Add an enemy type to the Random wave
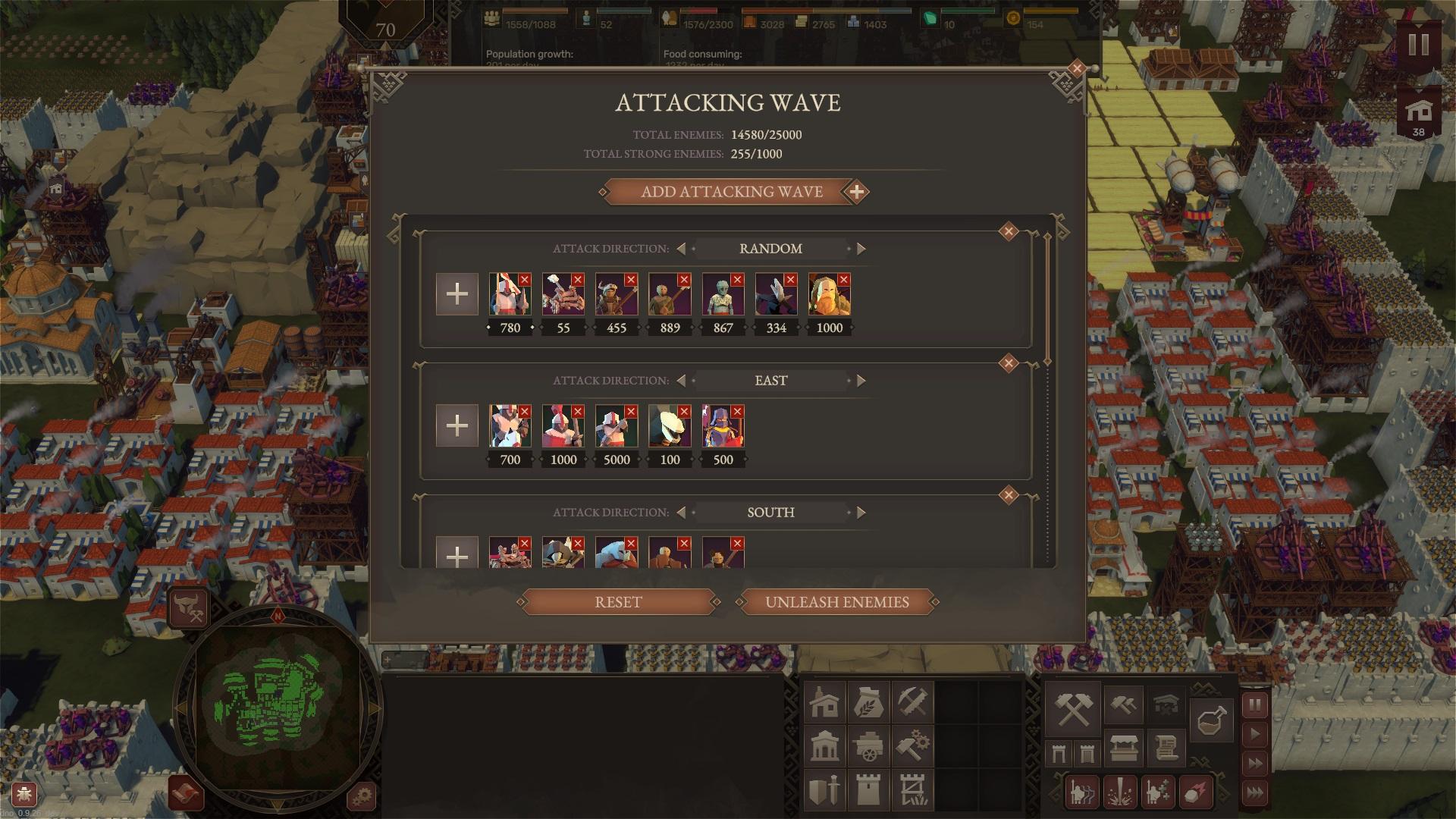The width and height of the screenshot is (1456, 819). [457, 294]
